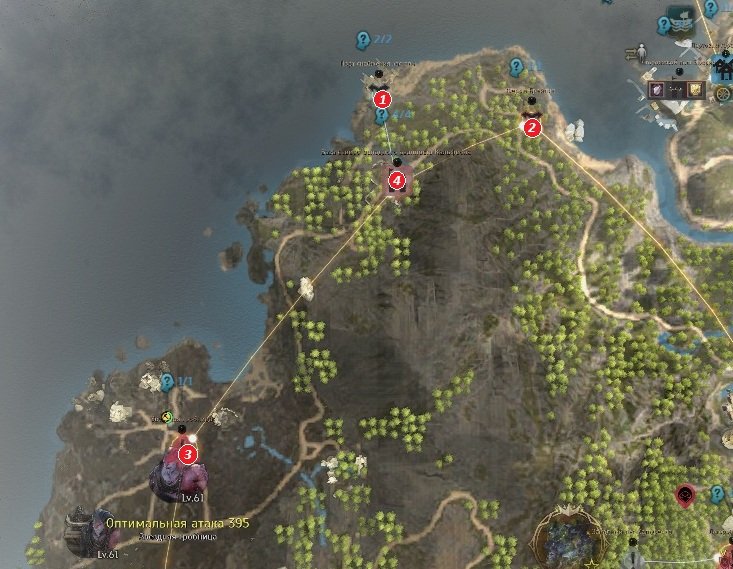Select the golden shield node resource icon
The image size is (733, 569).
coord(697,90)
